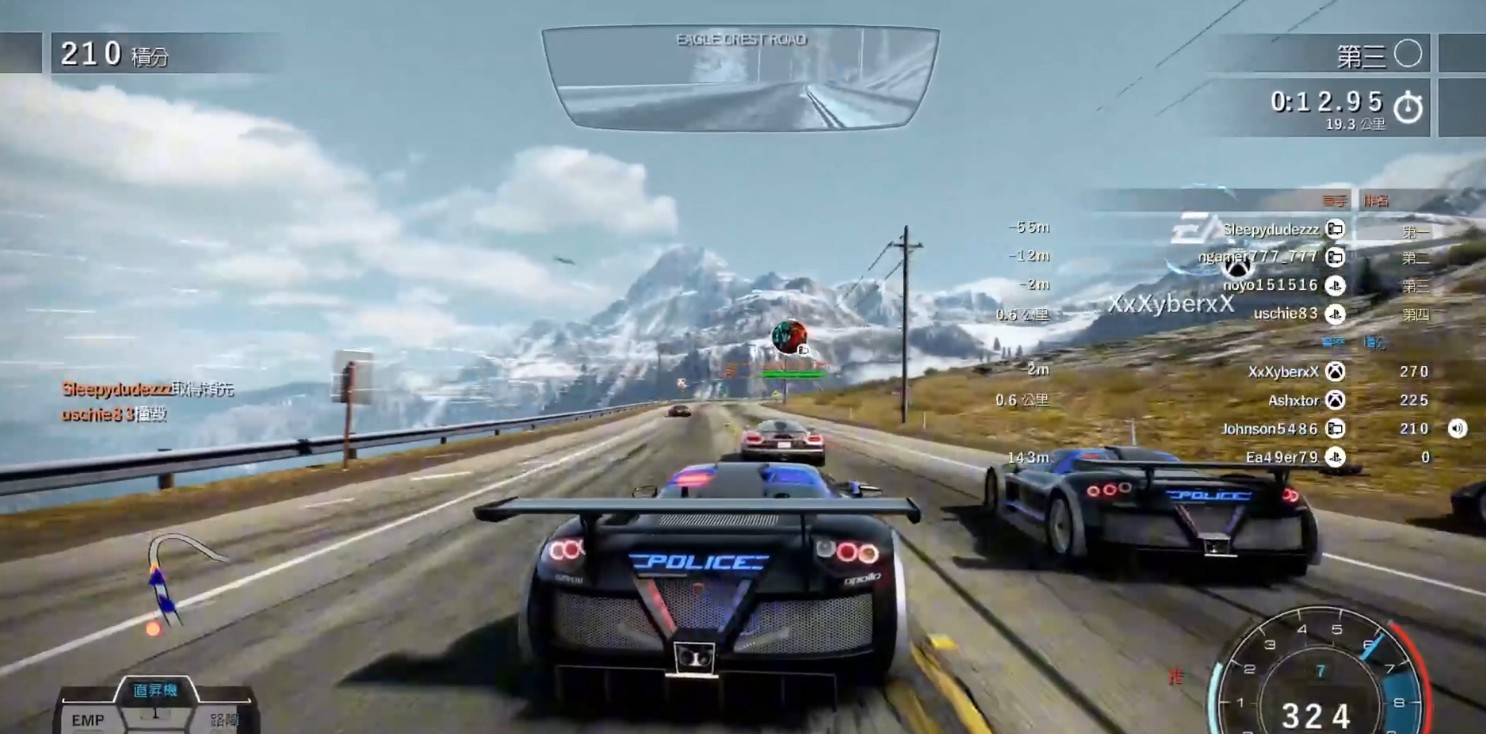Choose the roadblock (路障) weapon slot

pyautogui.click(x=226, y=719)
